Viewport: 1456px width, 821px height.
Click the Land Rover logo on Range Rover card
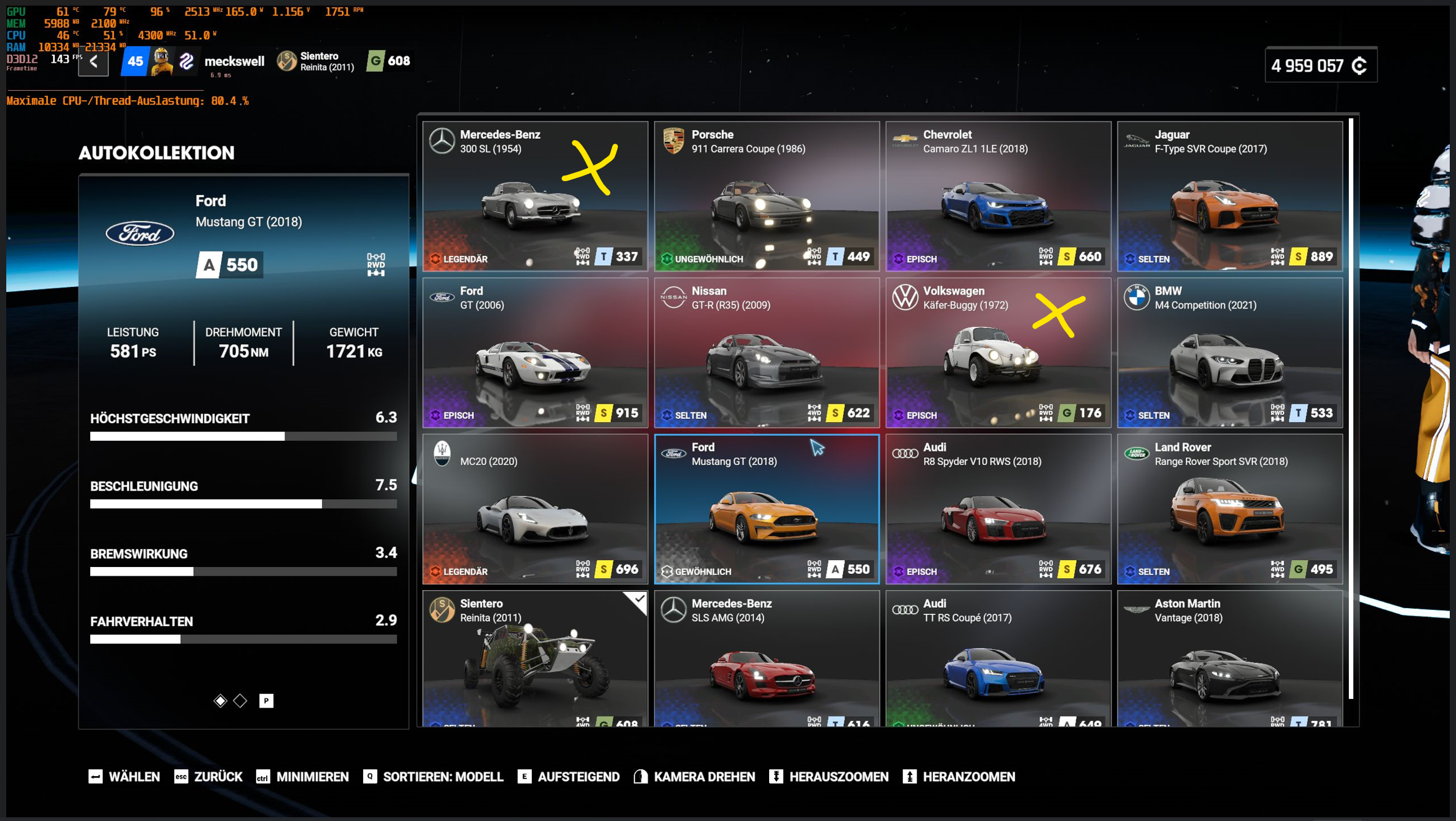click(1138, 454)
